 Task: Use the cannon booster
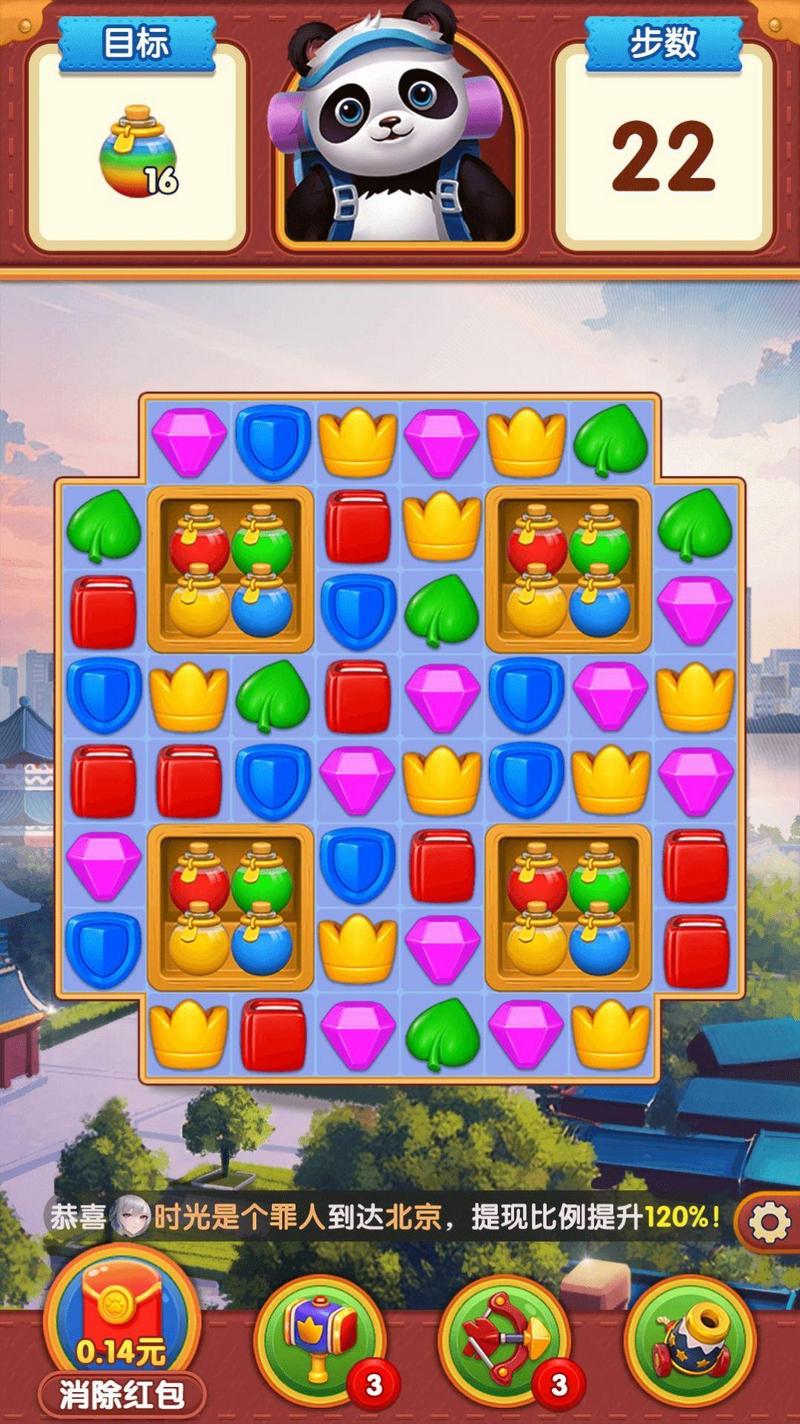point(689,1338)
